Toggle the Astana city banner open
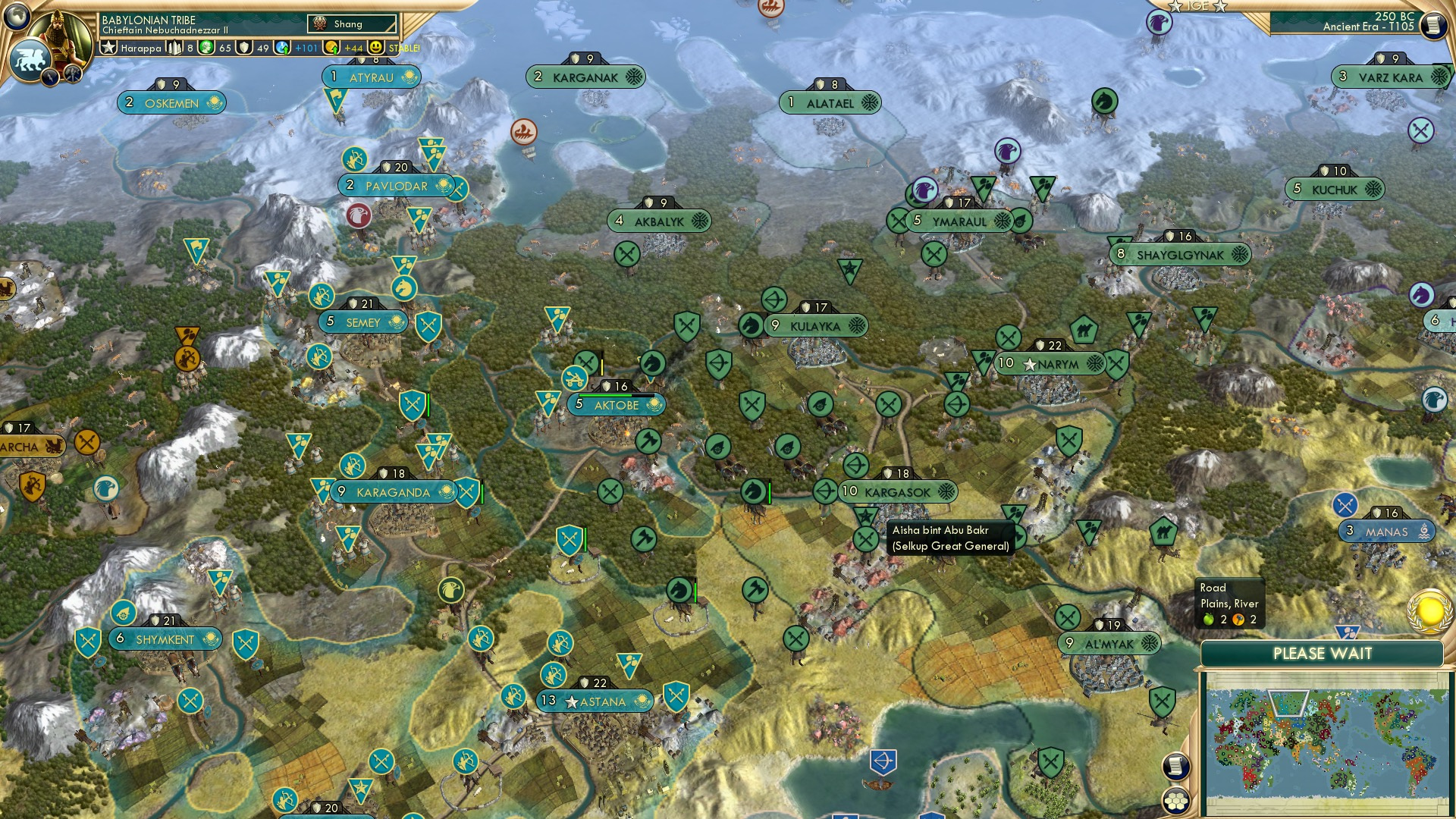 595,701
